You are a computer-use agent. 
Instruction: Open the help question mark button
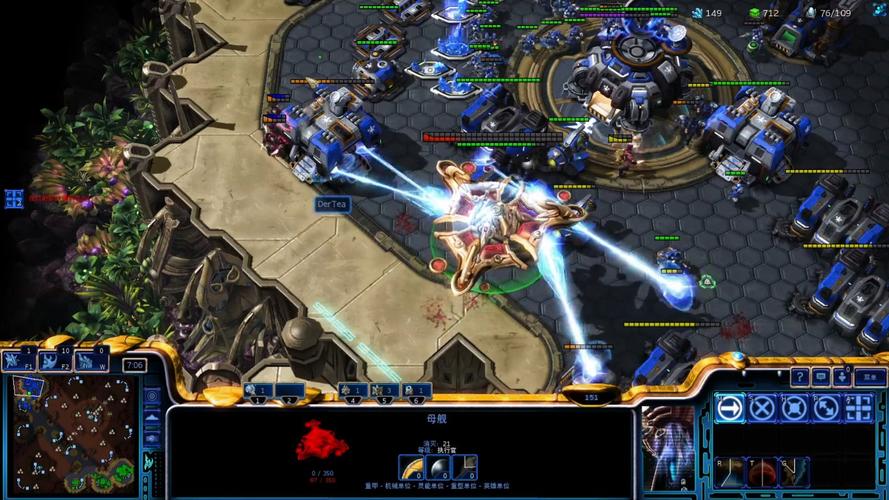click(799, 377)
